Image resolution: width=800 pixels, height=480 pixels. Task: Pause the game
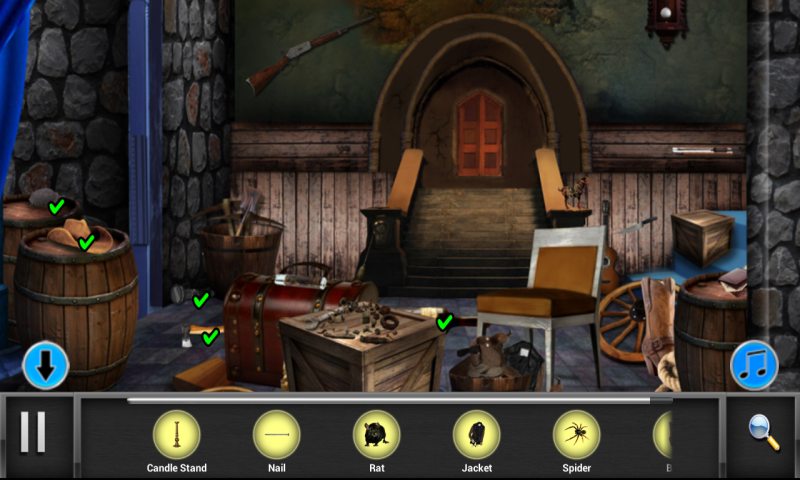33,432
